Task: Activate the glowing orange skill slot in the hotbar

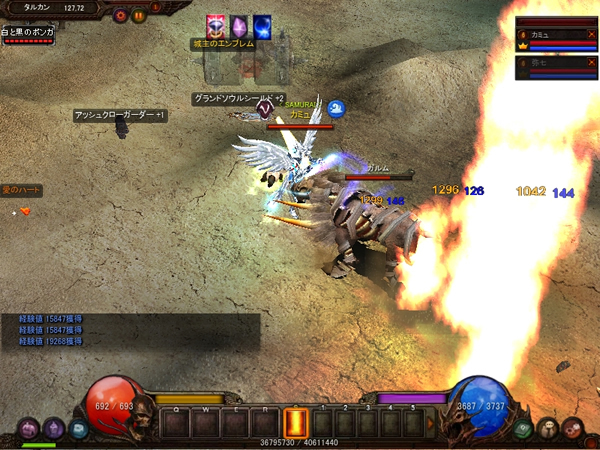Action: click(x=296, y=422)
